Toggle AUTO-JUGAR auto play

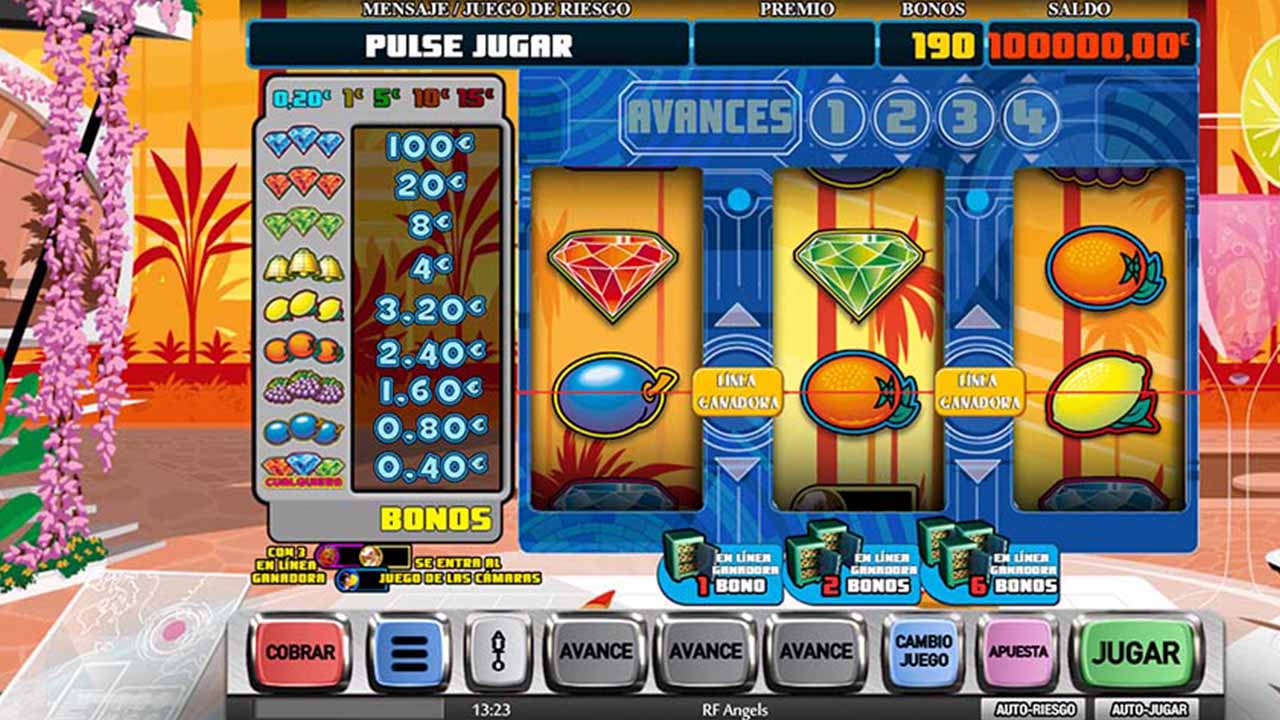1147,709
